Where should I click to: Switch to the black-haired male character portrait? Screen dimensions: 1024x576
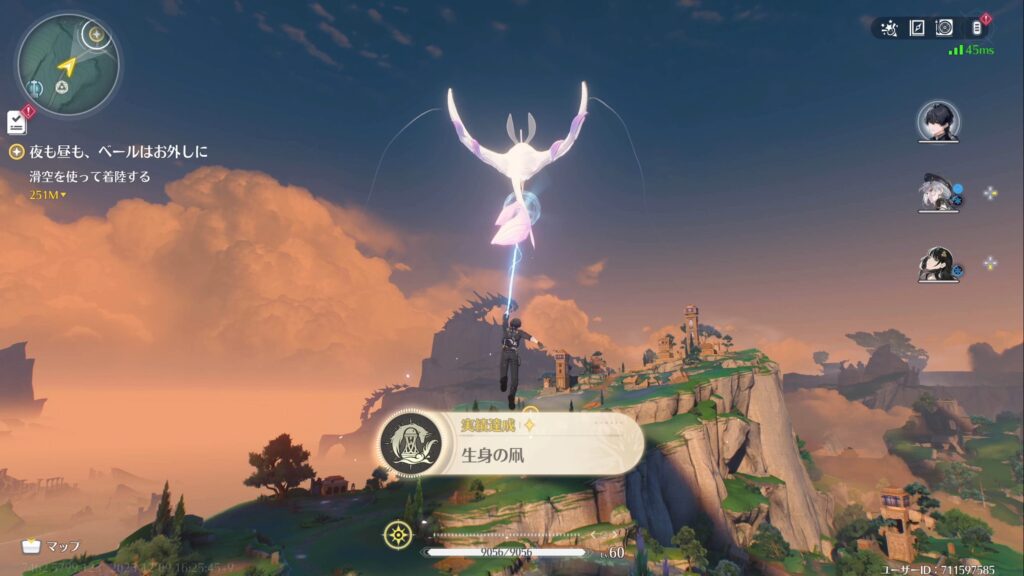click(938, 122)
